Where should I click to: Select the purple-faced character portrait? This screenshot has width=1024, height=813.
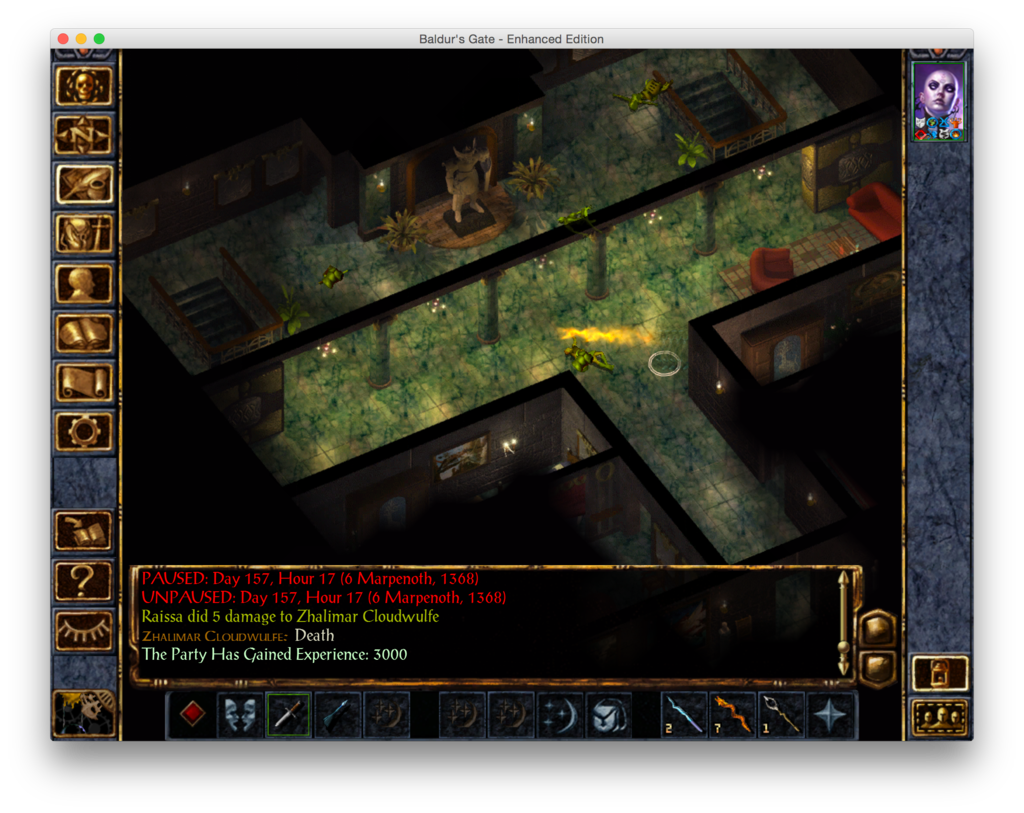pos(939,101)
